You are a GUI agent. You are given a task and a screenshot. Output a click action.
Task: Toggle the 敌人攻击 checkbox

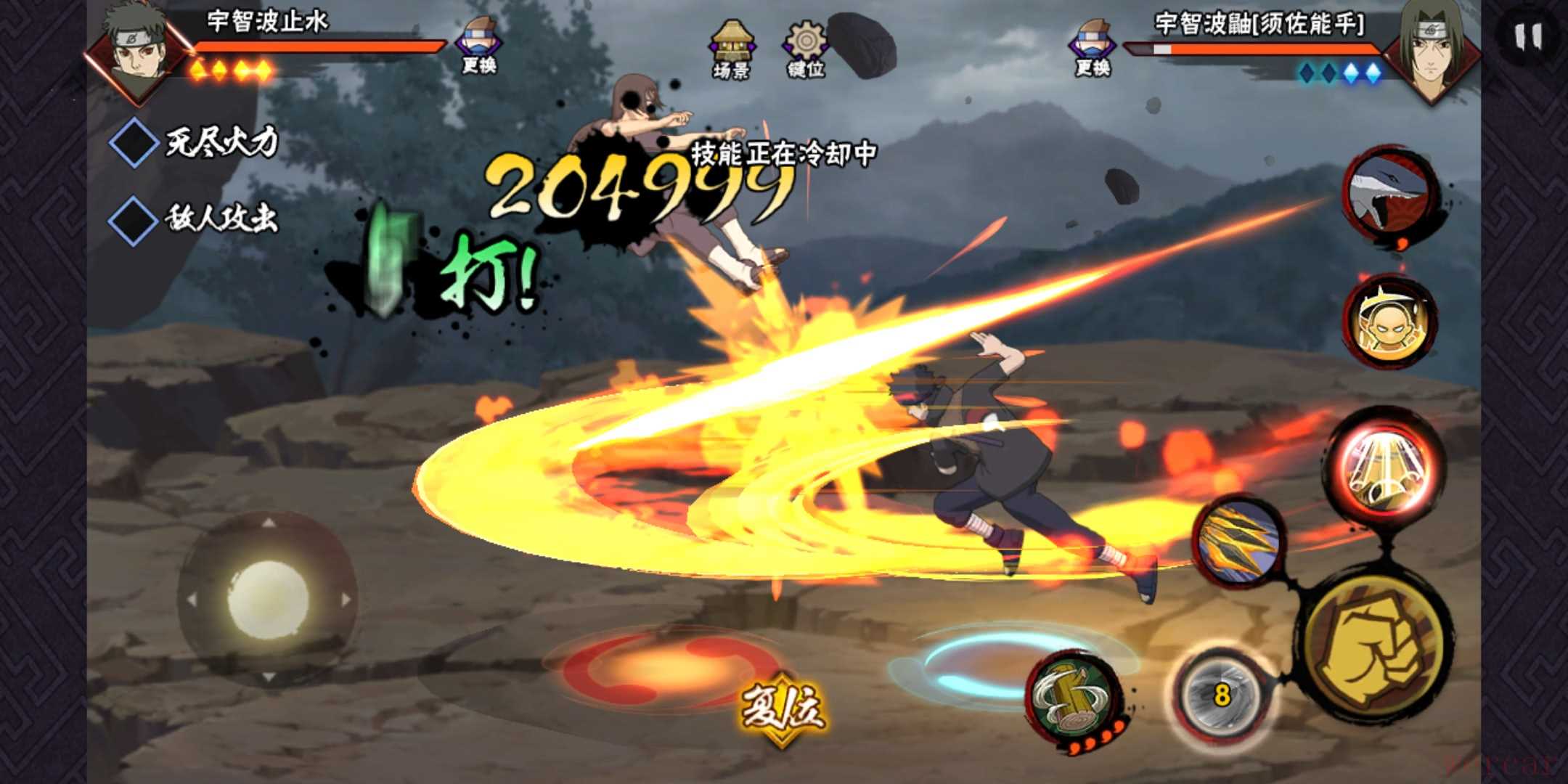tap(134, 219)
